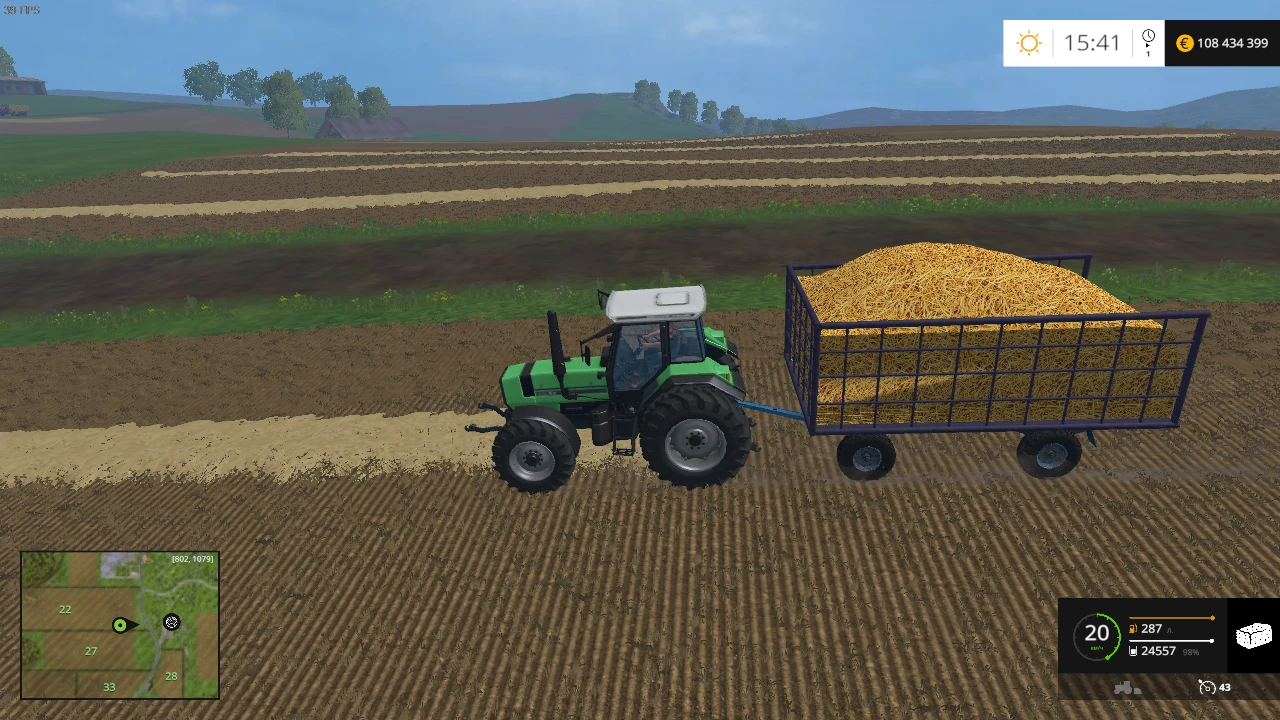Click the clock showing 15:41
The height and width of the screenshot is (720, 1280).
[x=1092, y=43]
